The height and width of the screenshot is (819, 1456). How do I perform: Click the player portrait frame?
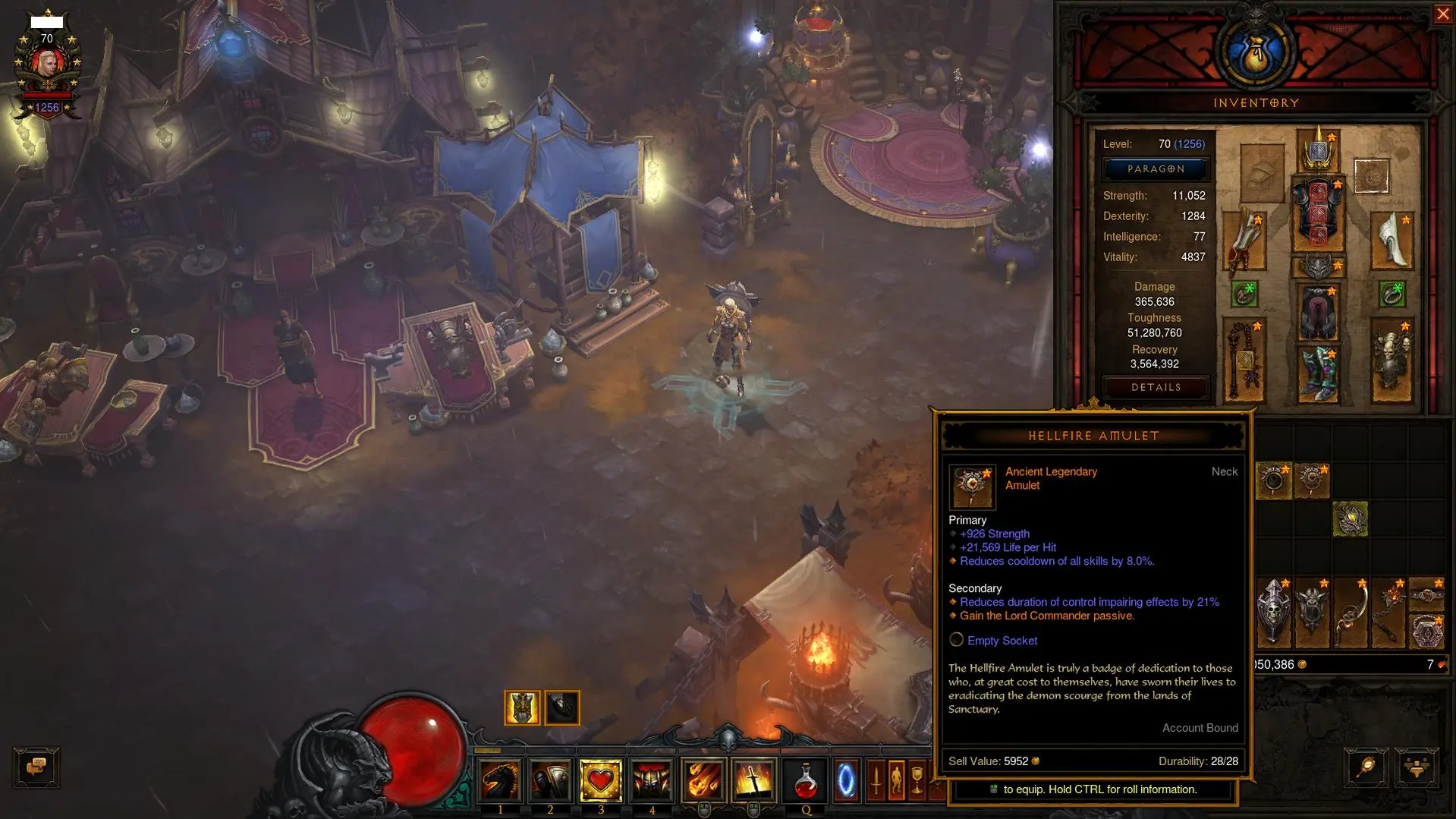tap(47, 65)
